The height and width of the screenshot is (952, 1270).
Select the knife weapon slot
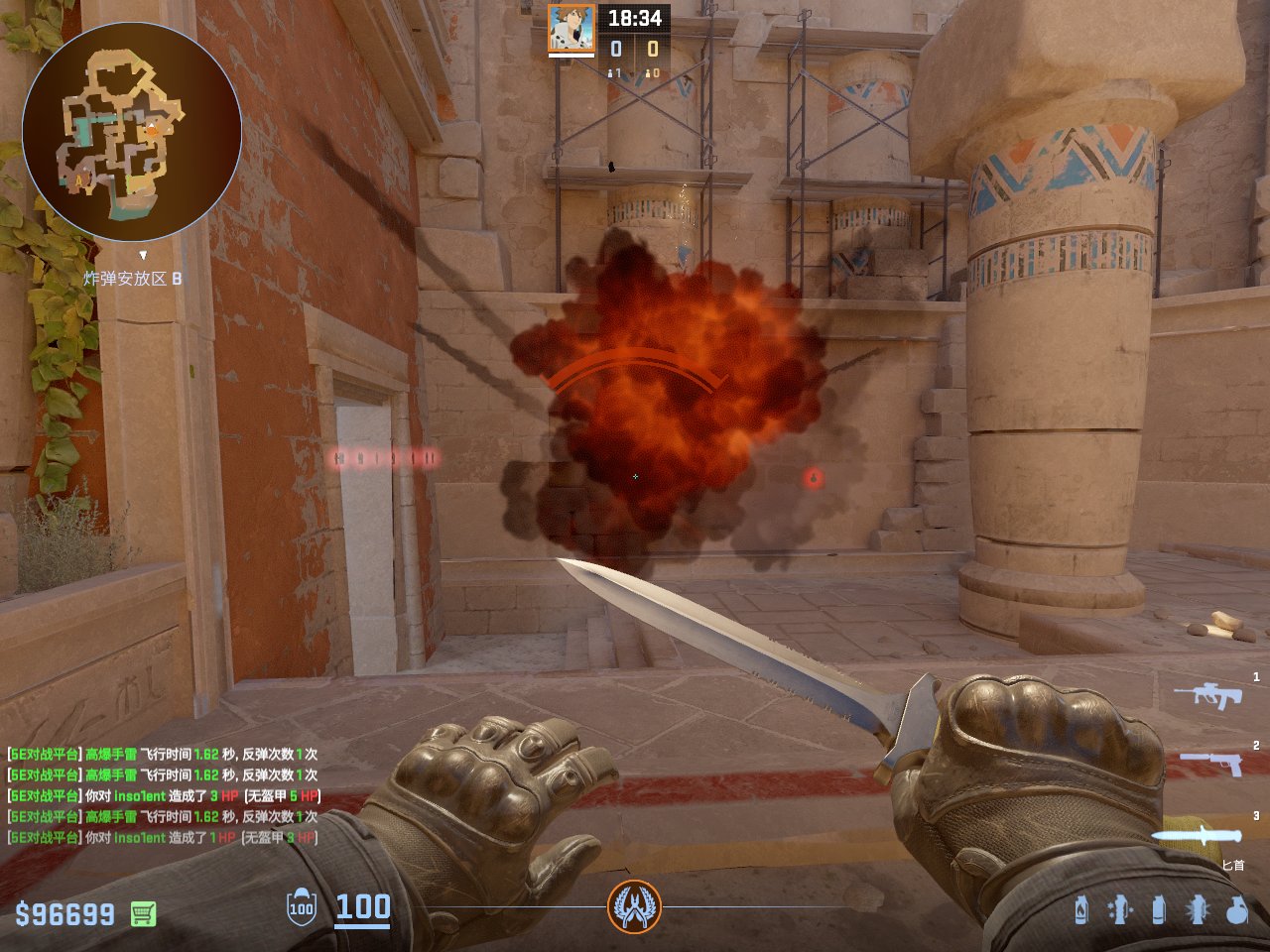coord(1198,835)
